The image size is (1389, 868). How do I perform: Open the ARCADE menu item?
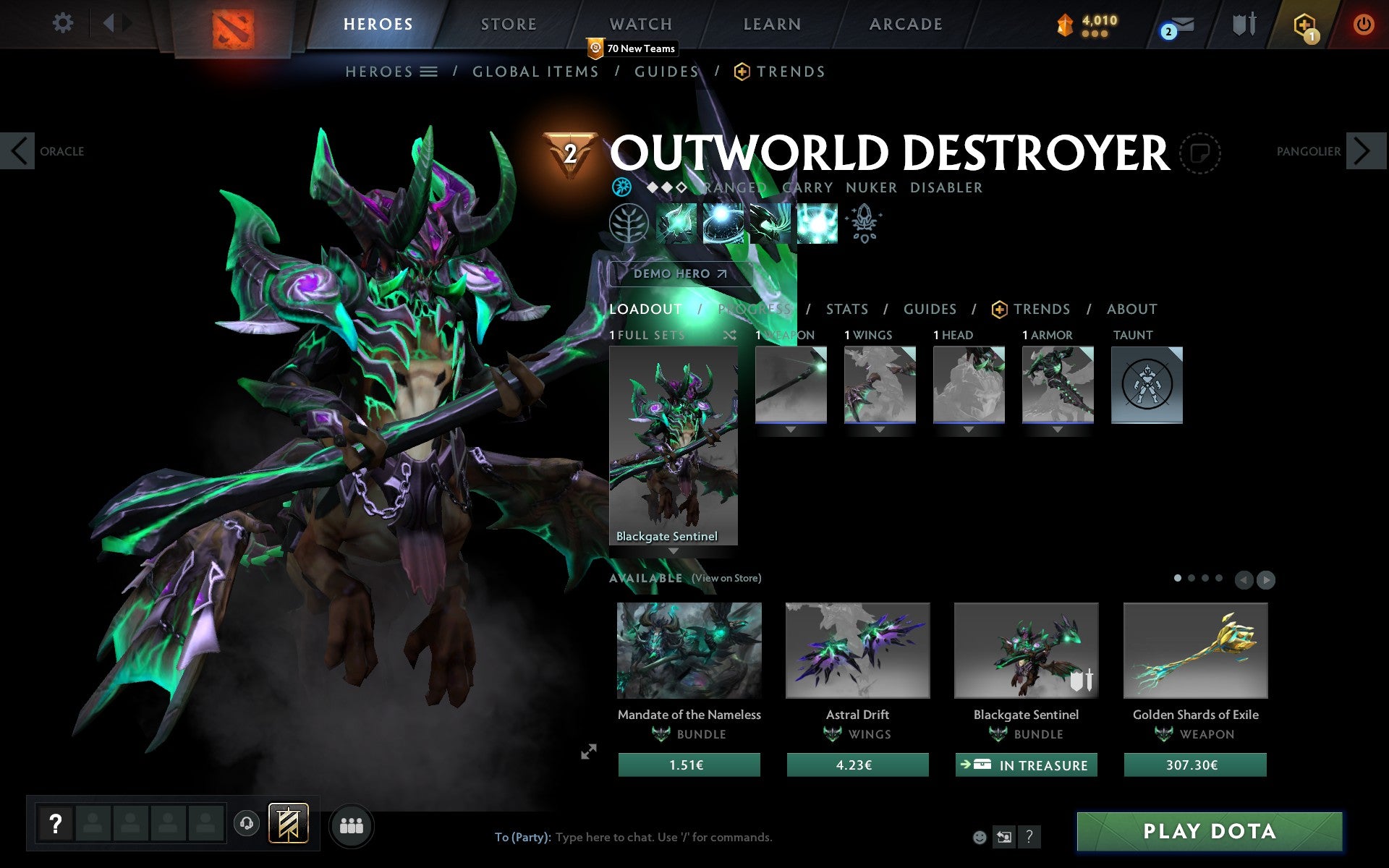tap(905, 23)
